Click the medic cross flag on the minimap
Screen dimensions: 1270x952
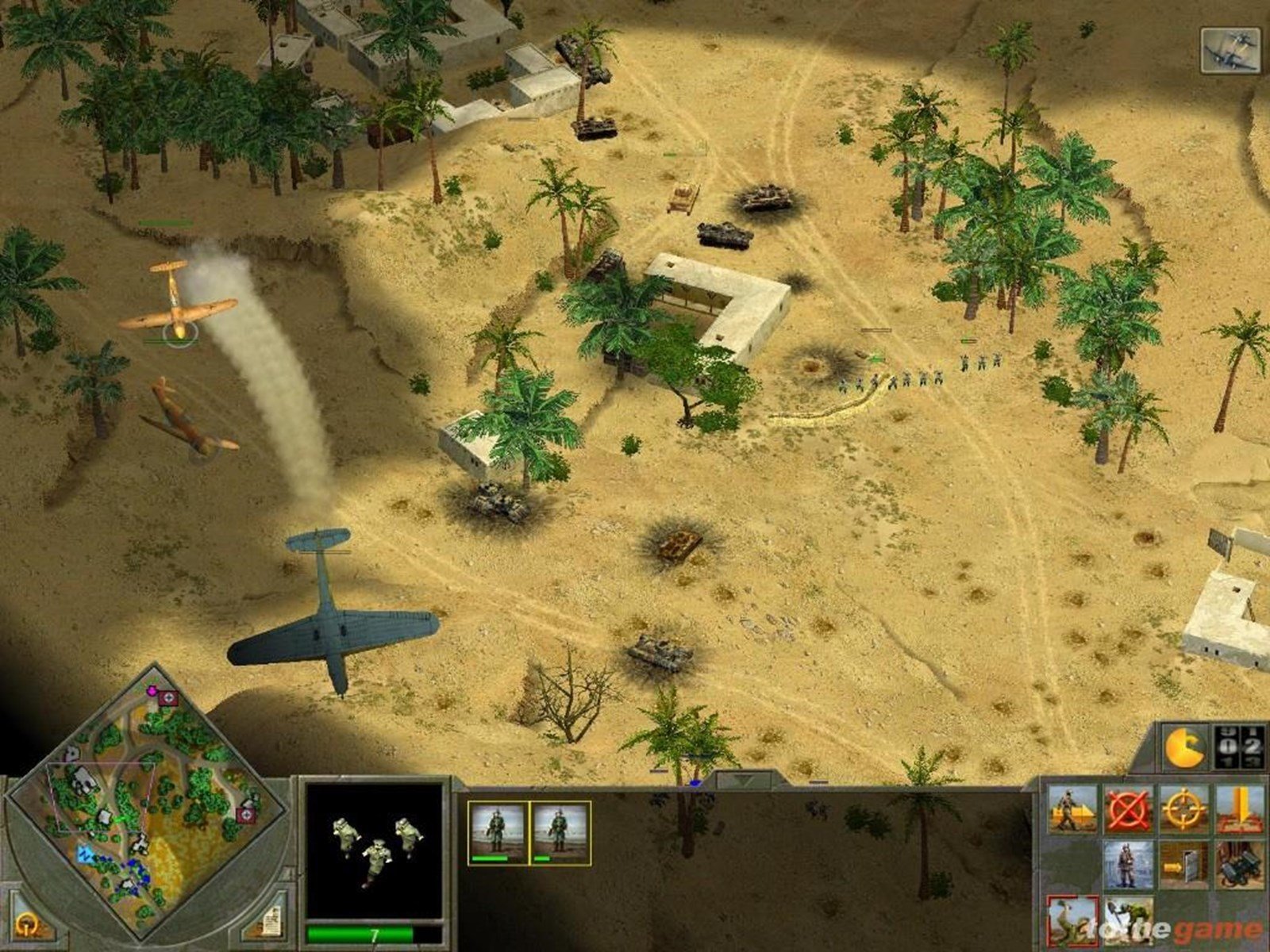pyautogui.click(x=167, y=697)
